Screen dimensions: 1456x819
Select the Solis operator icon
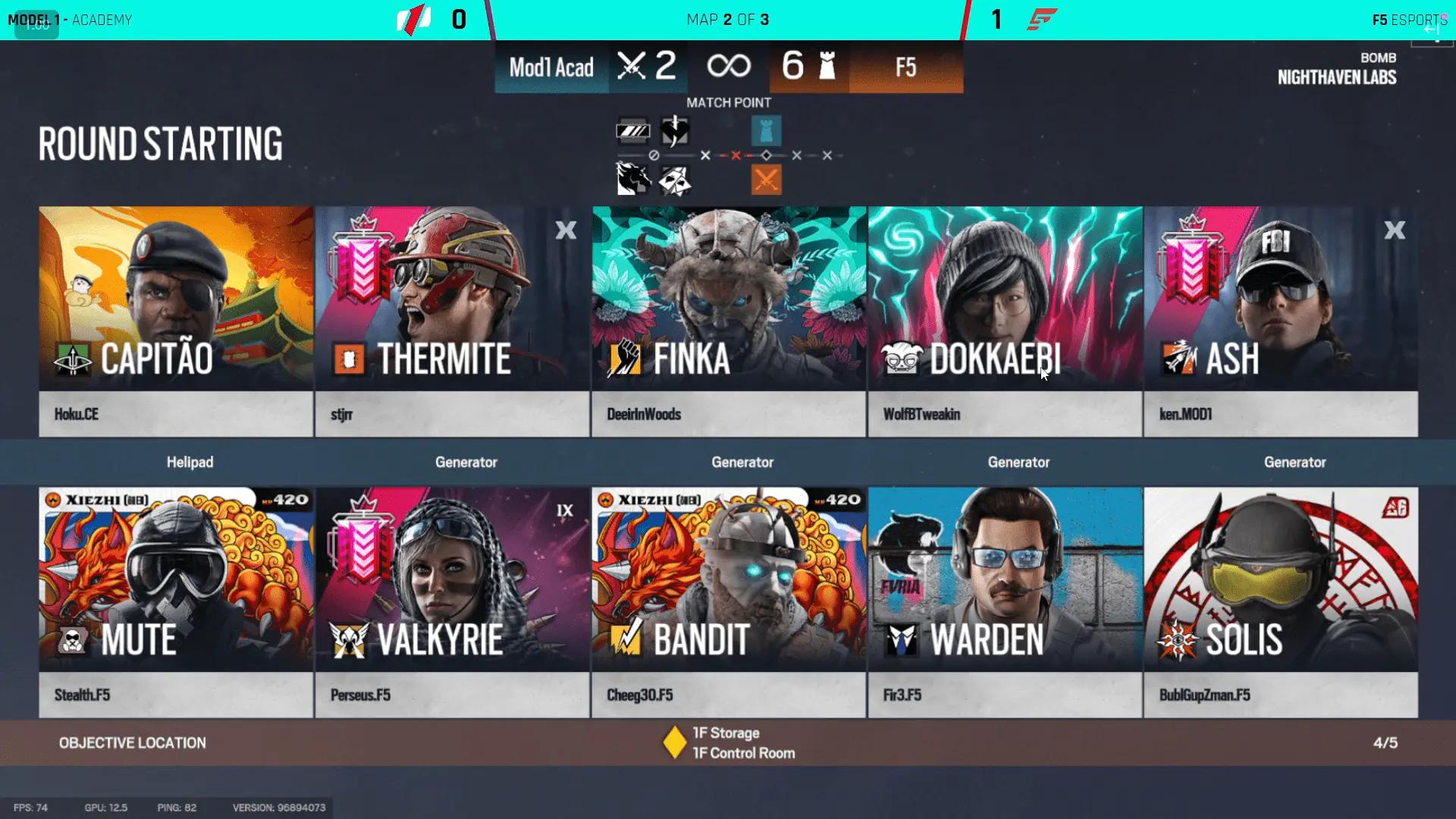pos(1178,639)
